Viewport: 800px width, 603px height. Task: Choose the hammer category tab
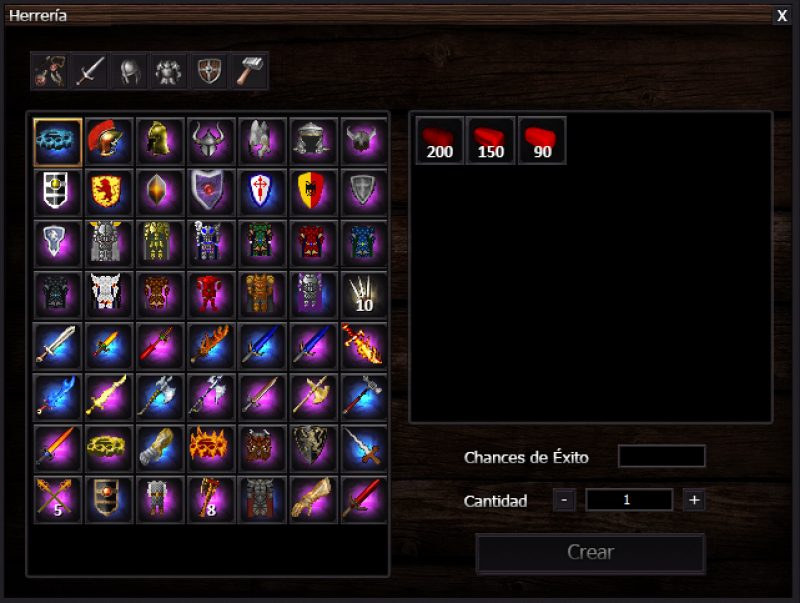click(248, 72)
